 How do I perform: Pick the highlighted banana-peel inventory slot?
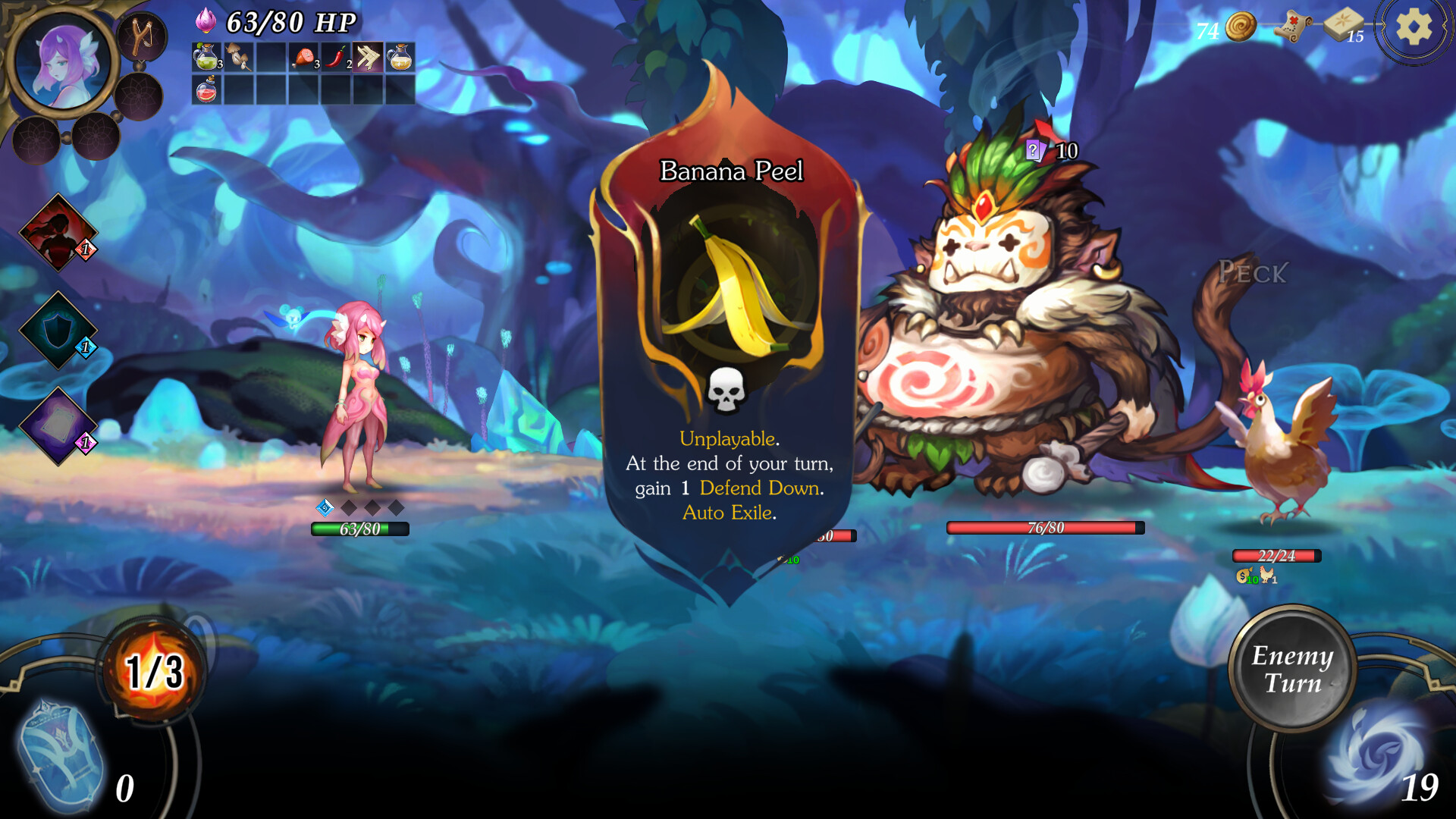tap(367, 57)
